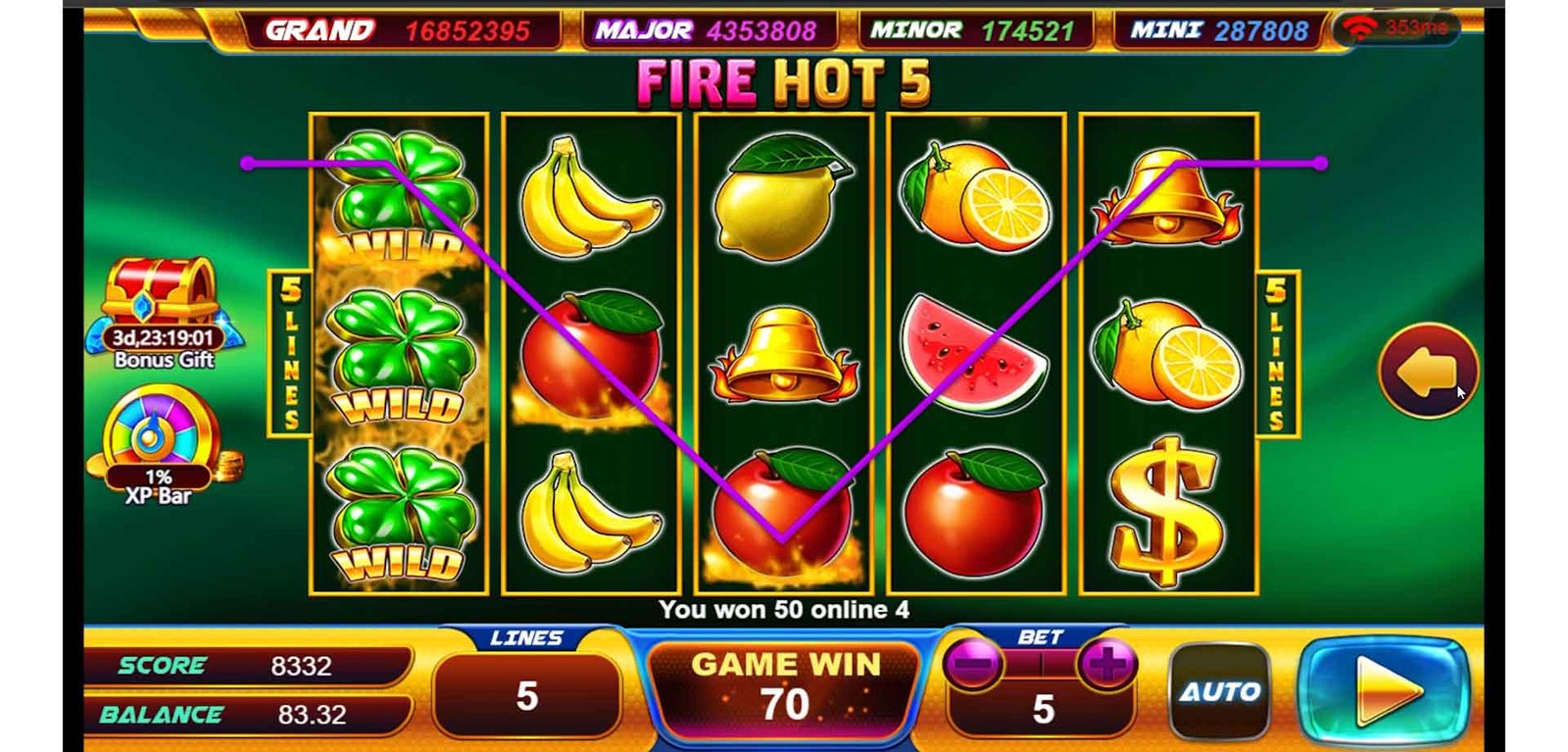The height and width of the screenshot is (752, 1568).
Task: Increase the bet with the plus button
Action: [1107, 666]
